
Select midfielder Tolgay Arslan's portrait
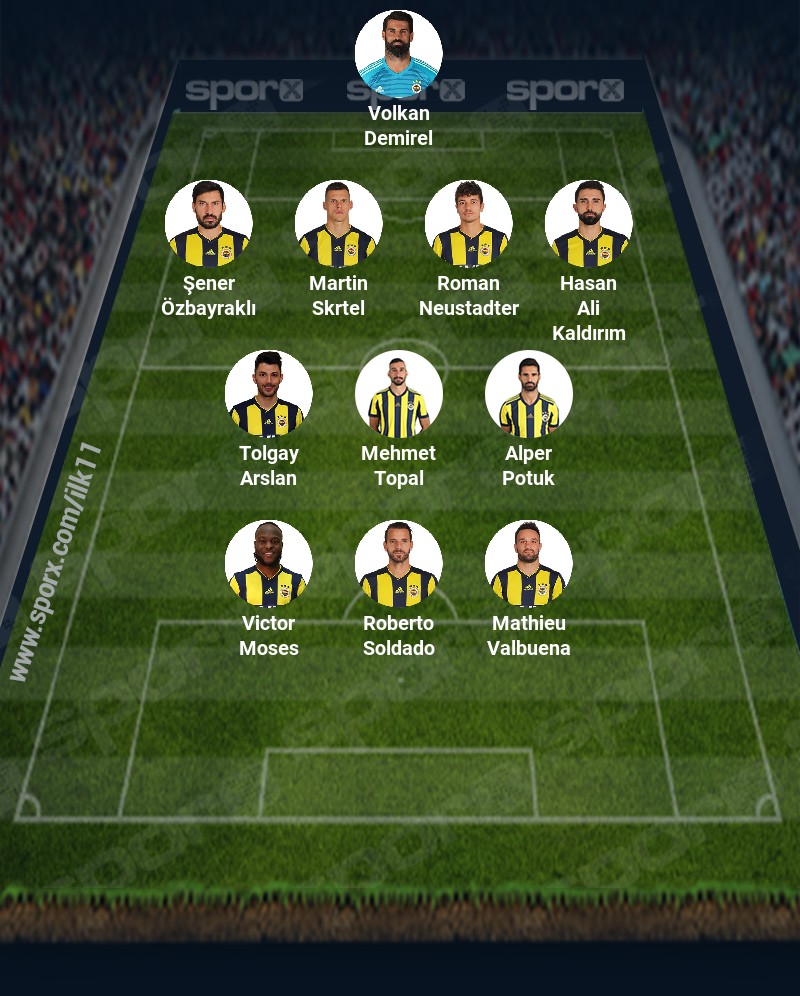[268, 393]
